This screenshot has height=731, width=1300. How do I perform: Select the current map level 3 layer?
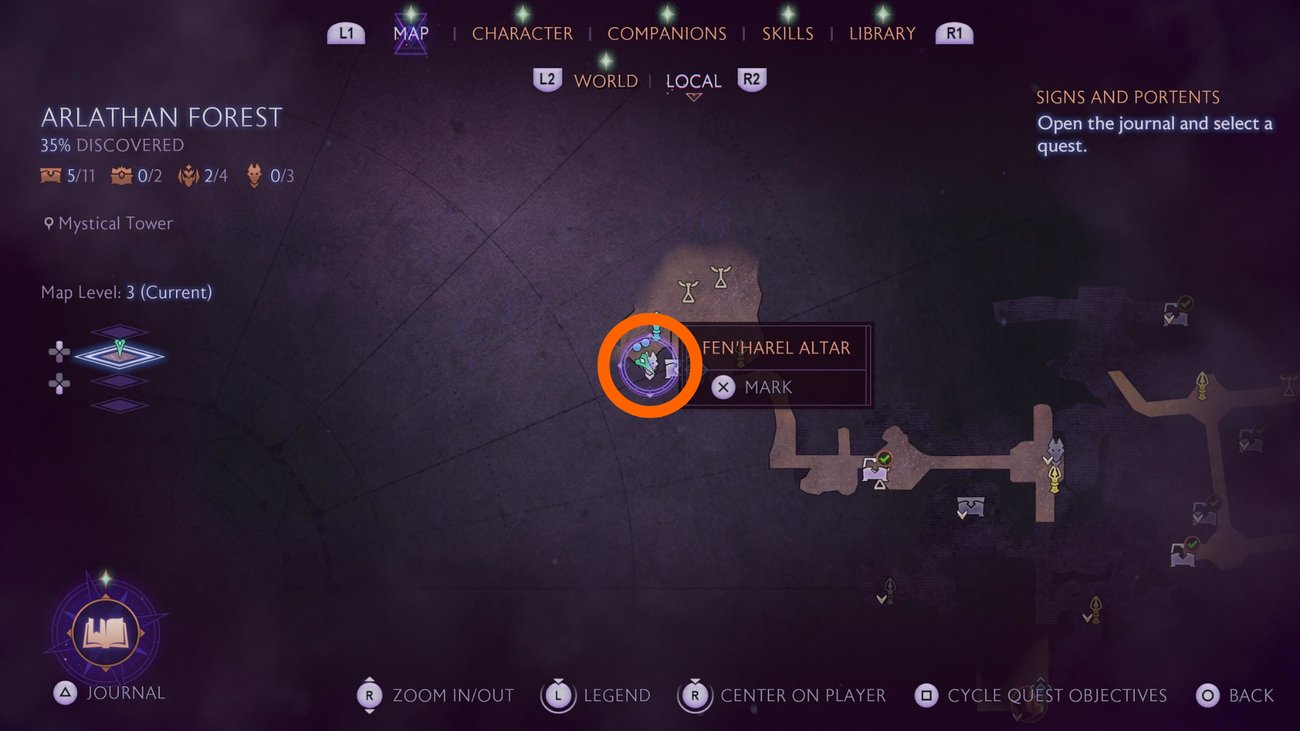point(119,353)
